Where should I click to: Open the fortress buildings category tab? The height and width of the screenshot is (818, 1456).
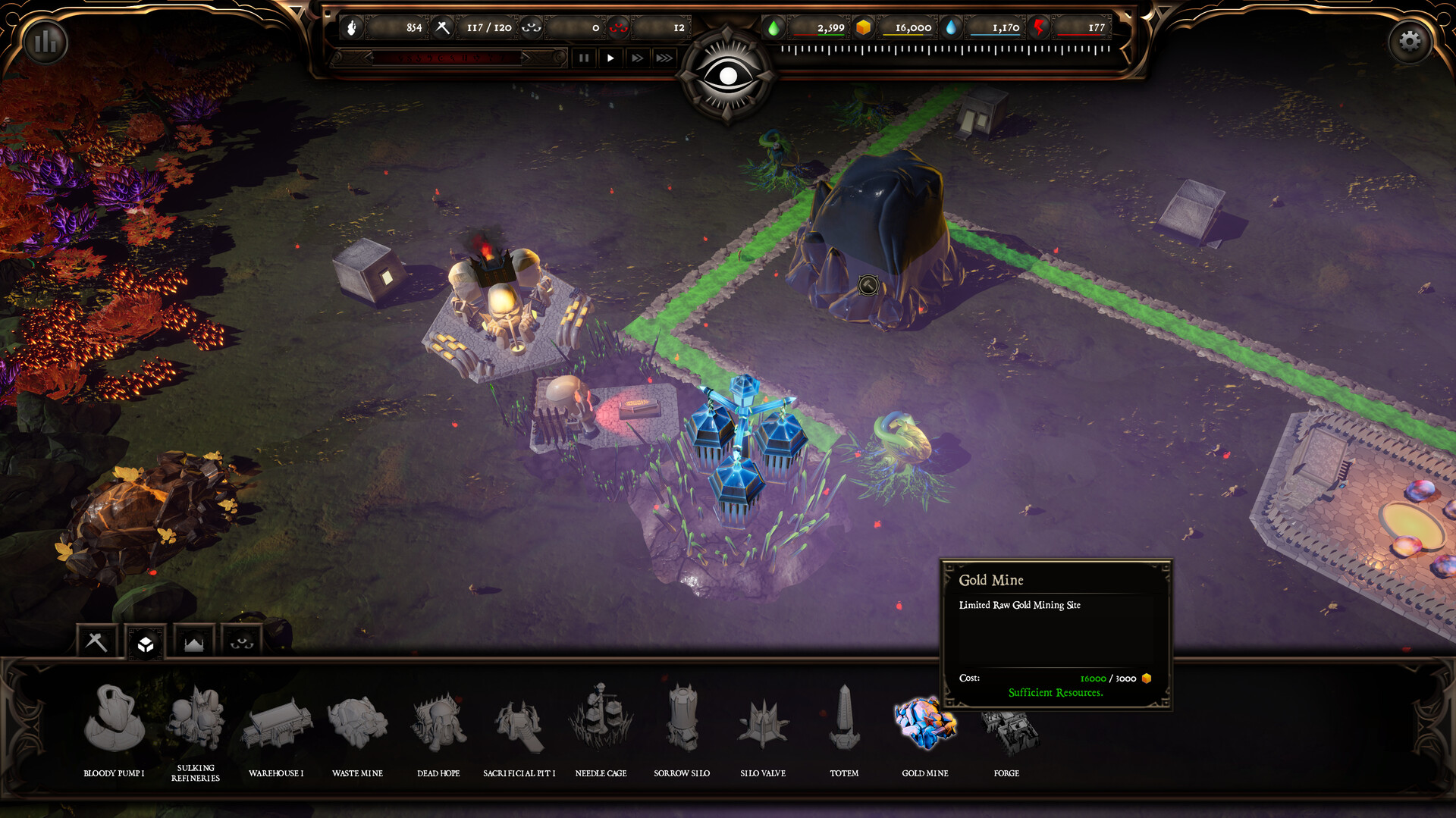tap(194, 642)
